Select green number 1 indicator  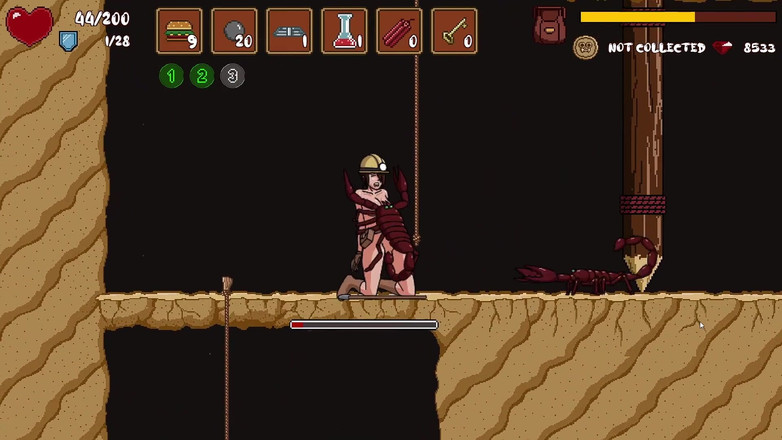(x=171, y=76)
